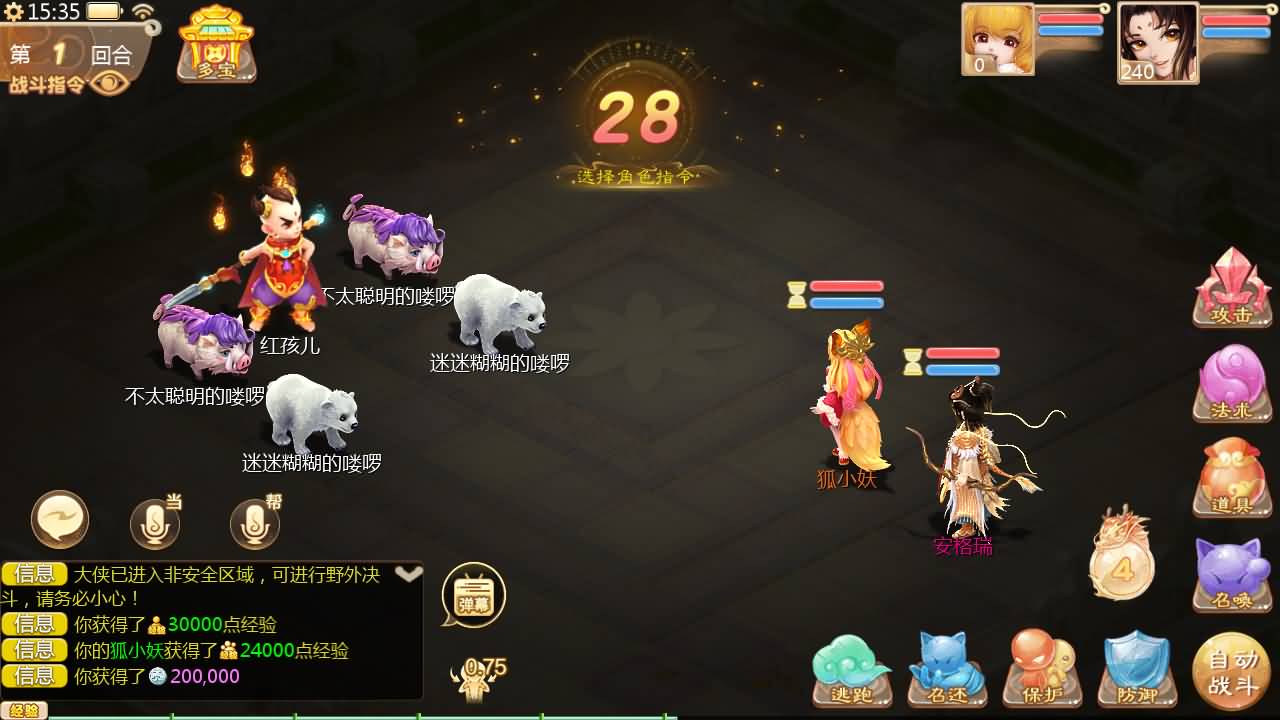Screen dimensions: 1280x720
Task: Open the 法术 (Spell) skill icon
Action: point(1231,383)
